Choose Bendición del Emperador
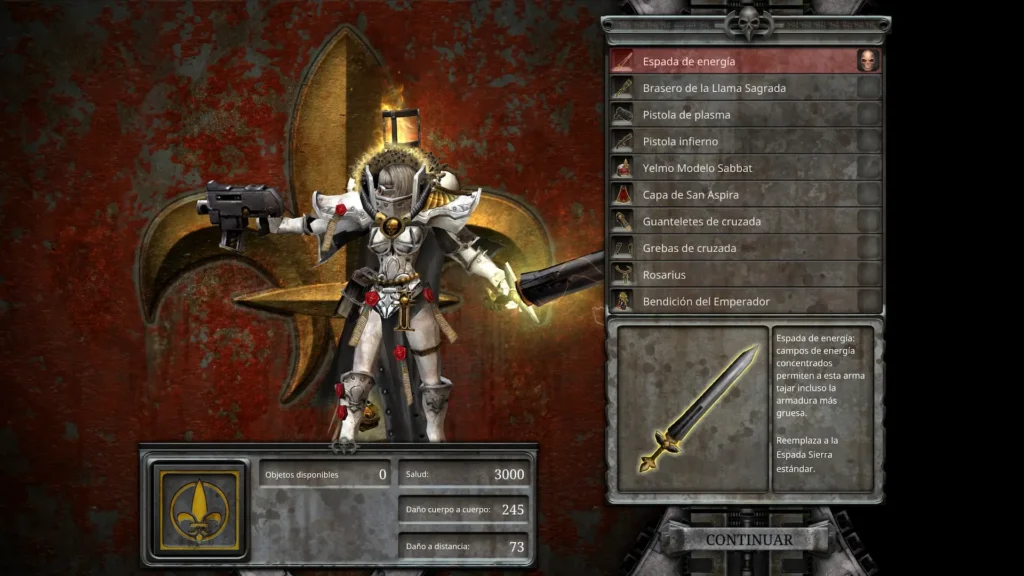The height and width of the screenshot is (576, 1024). pyautogui.click(x=735, y=301)
